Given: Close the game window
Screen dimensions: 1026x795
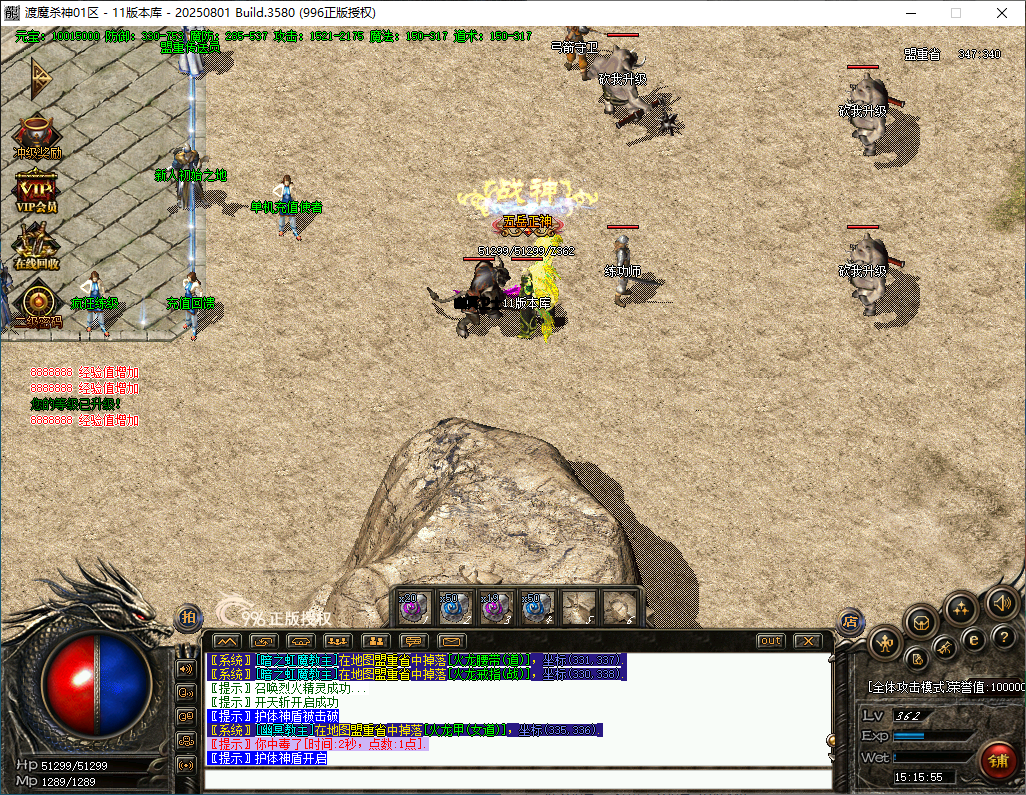Looking at the screenshot, I should (1002, 13).
